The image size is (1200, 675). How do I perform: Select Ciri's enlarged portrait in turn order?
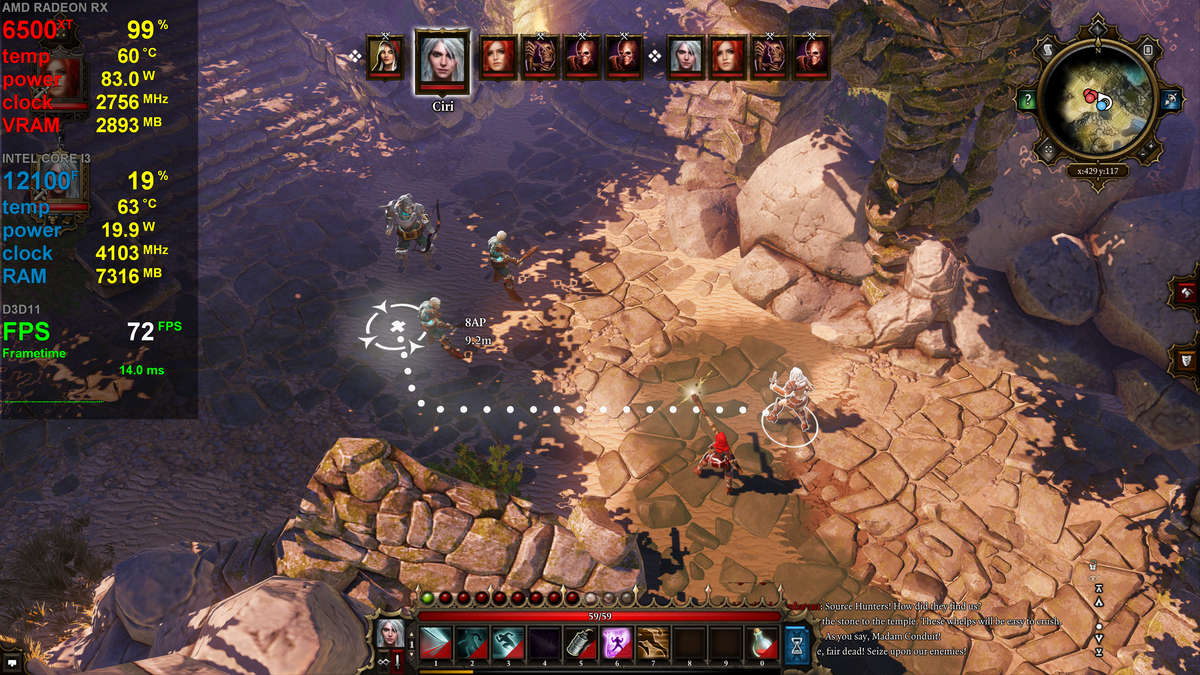click(x=442, y=60)
